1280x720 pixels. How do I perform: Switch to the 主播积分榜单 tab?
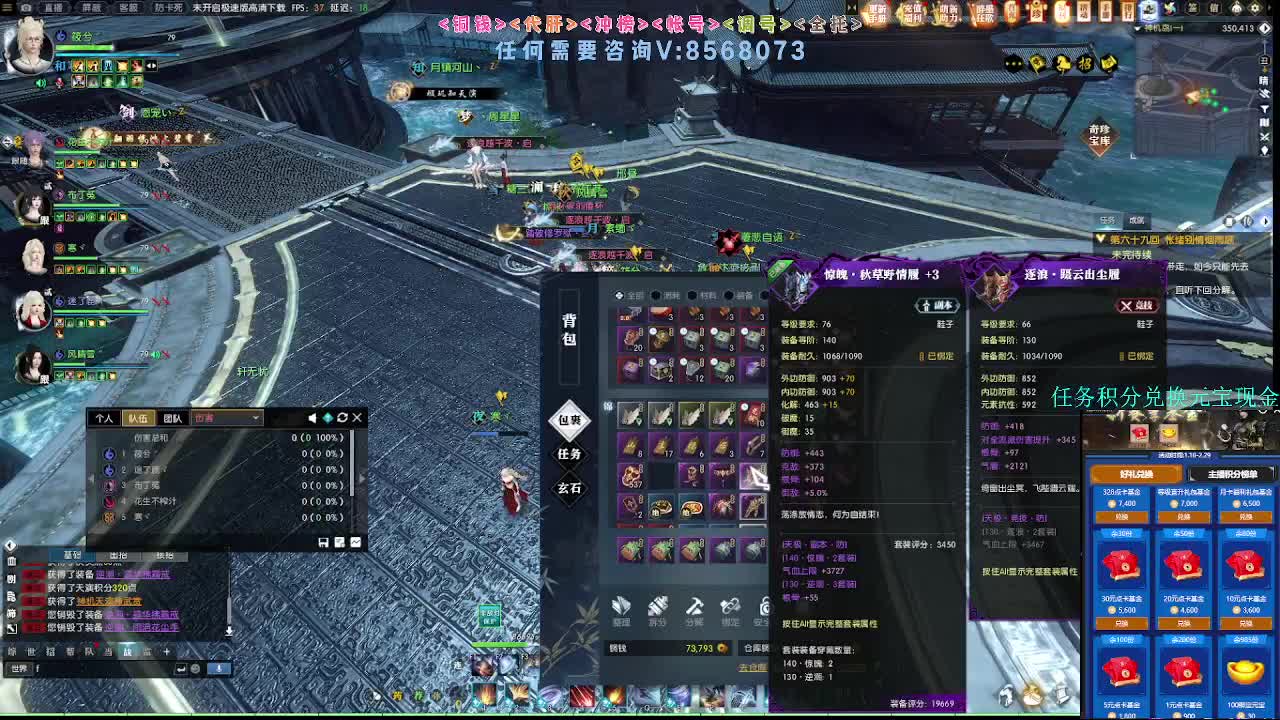click(1233, 475)
